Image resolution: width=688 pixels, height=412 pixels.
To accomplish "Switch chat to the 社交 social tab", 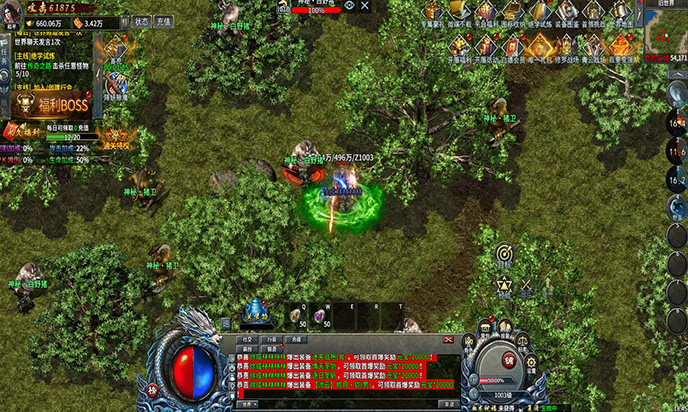I will pos(248,340).
